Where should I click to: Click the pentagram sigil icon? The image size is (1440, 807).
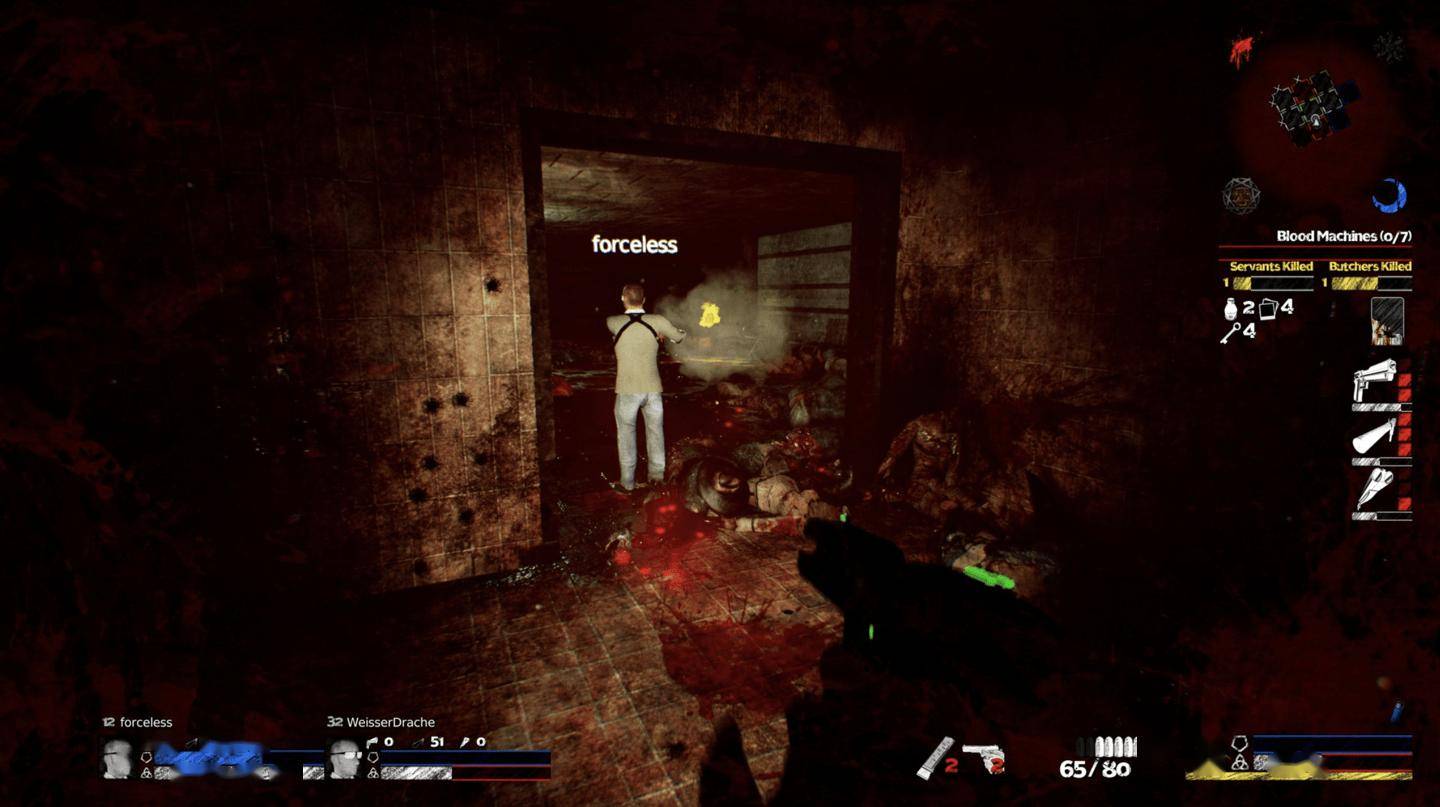(1241, 195)
